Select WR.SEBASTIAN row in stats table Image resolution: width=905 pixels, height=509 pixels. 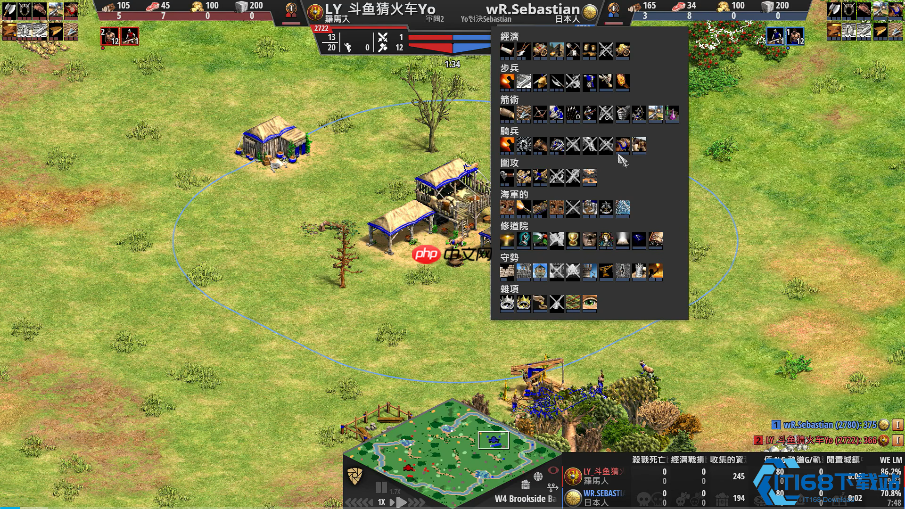602,494
